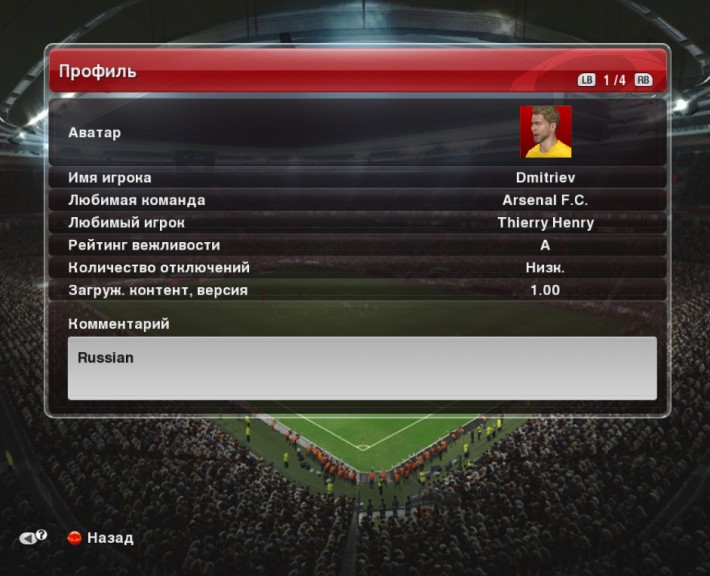Select the Любимая команда row
Viewport: 710px width, 576px height.
357,200
